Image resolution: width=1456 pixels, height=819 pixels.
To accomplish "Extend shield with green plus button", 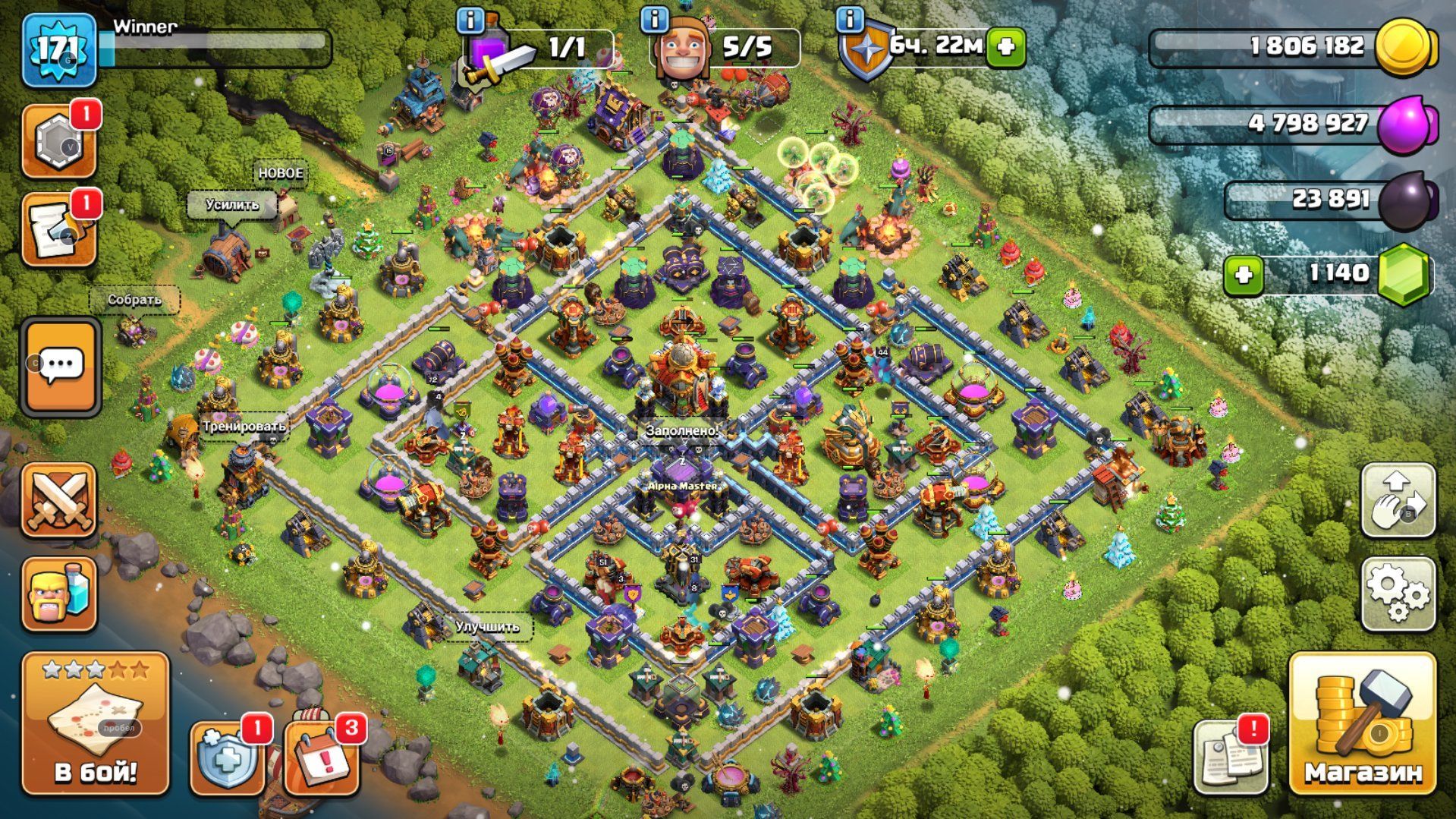I will tap(1006, 47).
